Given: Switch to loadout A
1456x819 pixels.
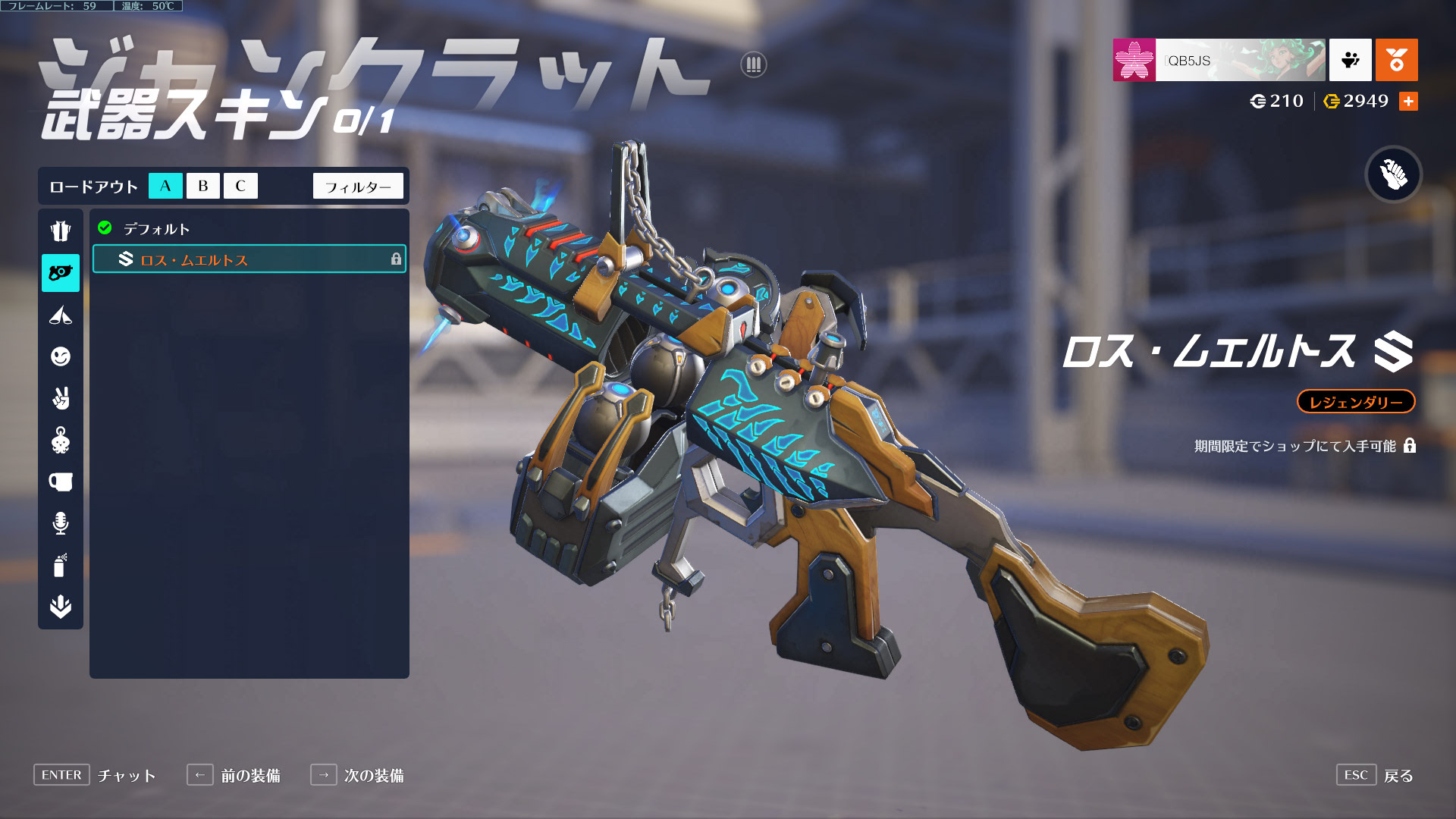Looking at the screenshot, I should 165,186.
